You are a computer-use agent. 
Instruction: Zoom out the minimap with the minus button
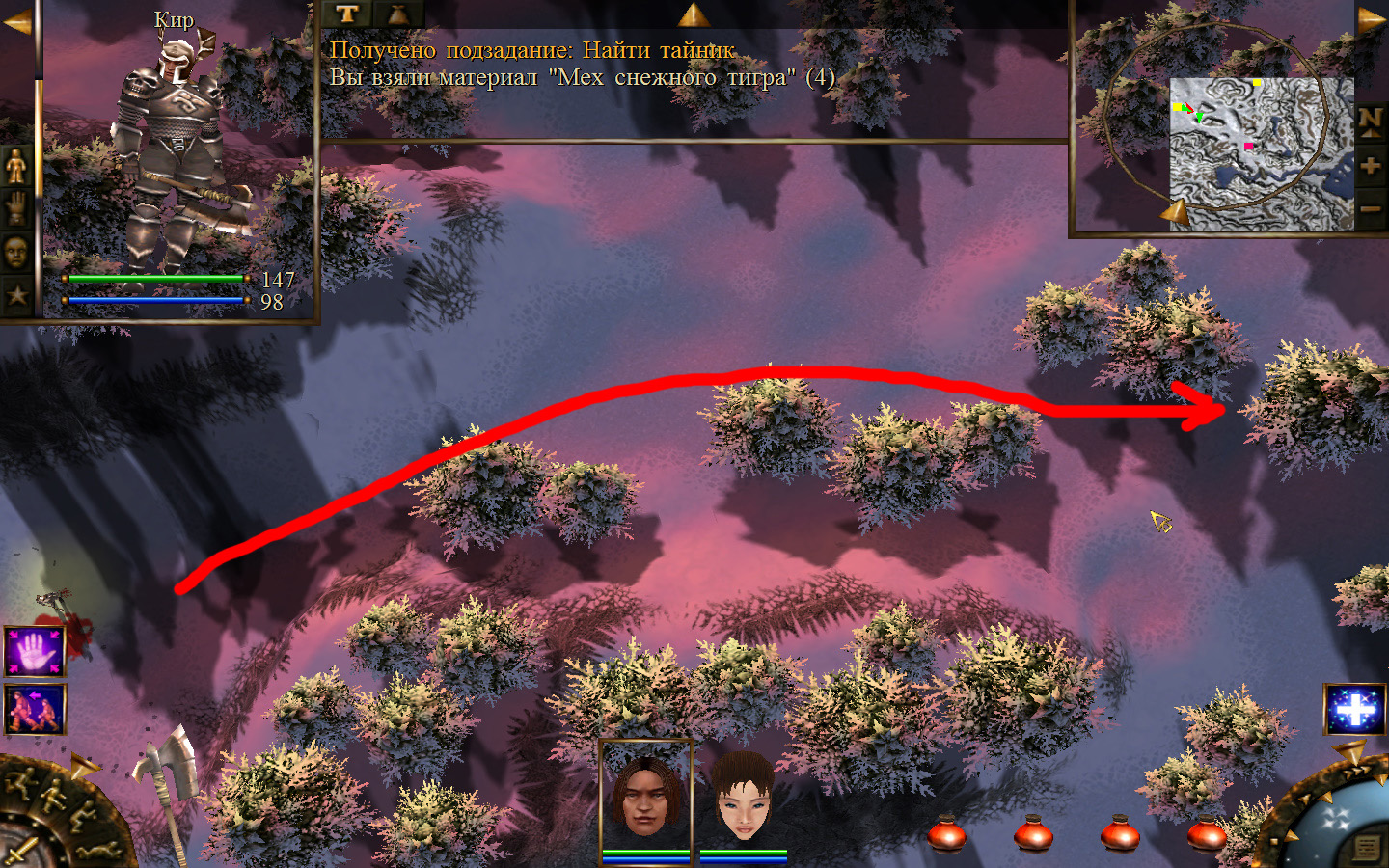pyautogui.click(x=1371, y=208)
